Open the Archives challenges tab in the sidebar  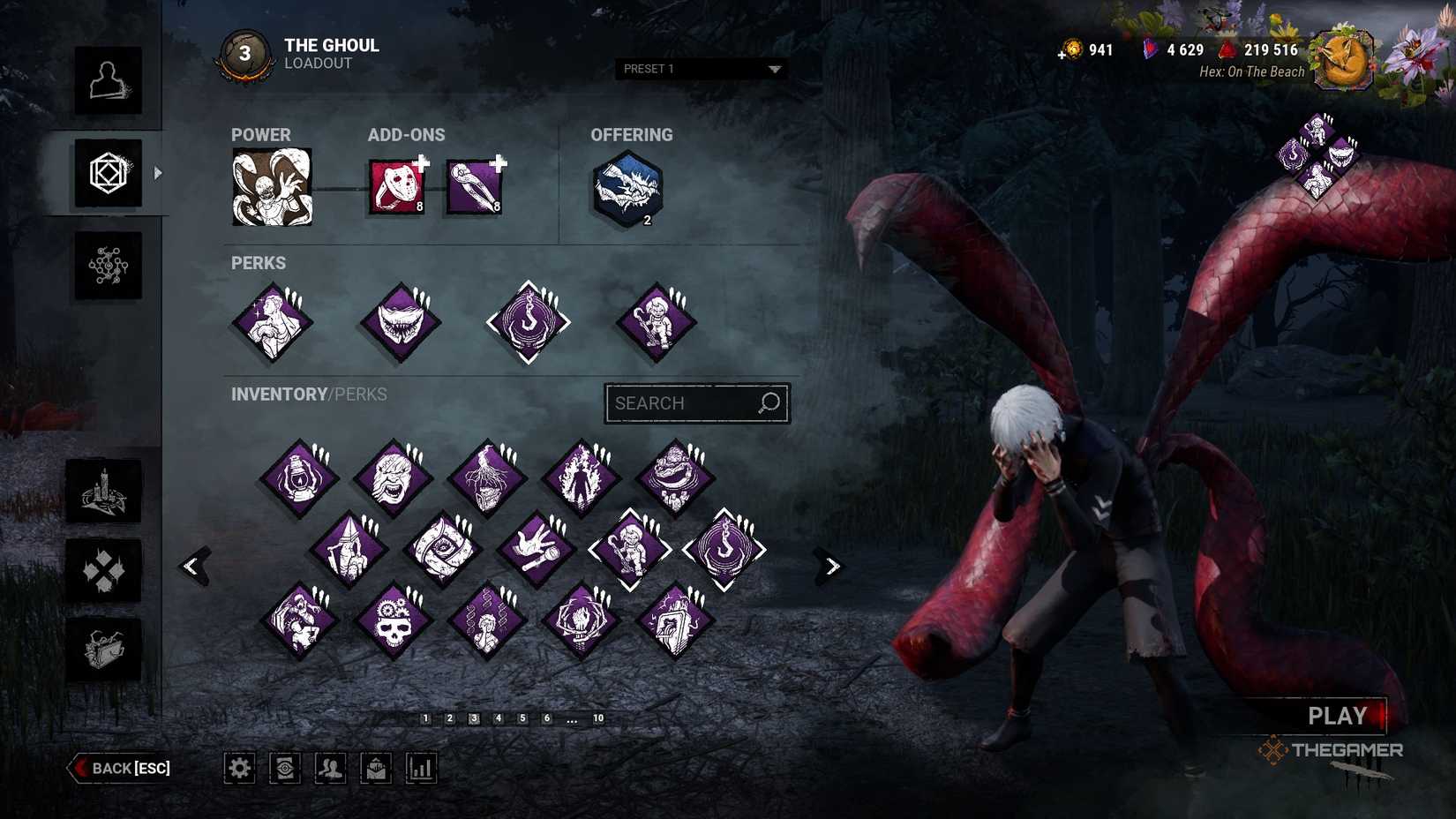[104, 572]
